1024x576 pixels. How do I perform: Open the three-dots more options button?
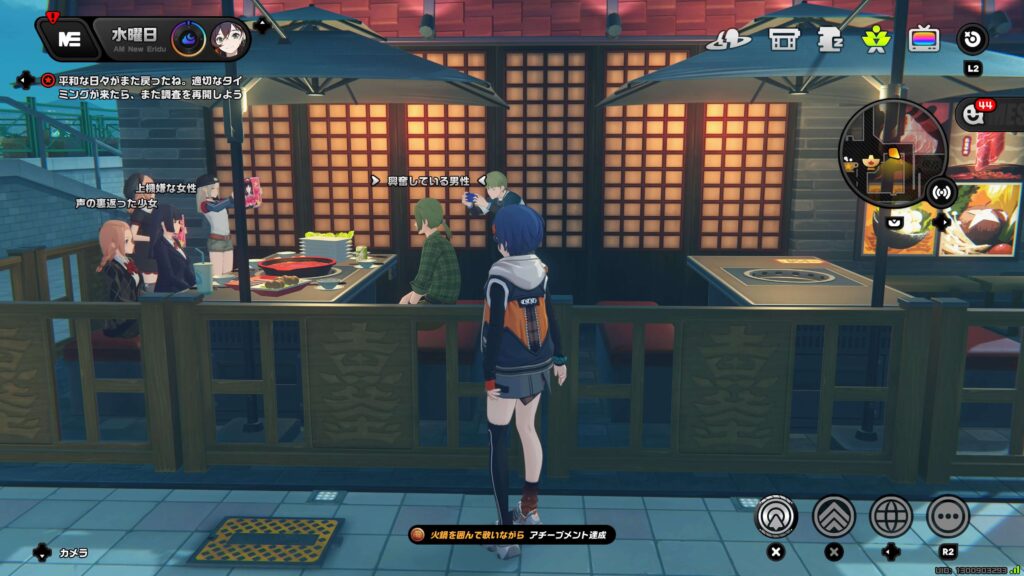(947, 516)
